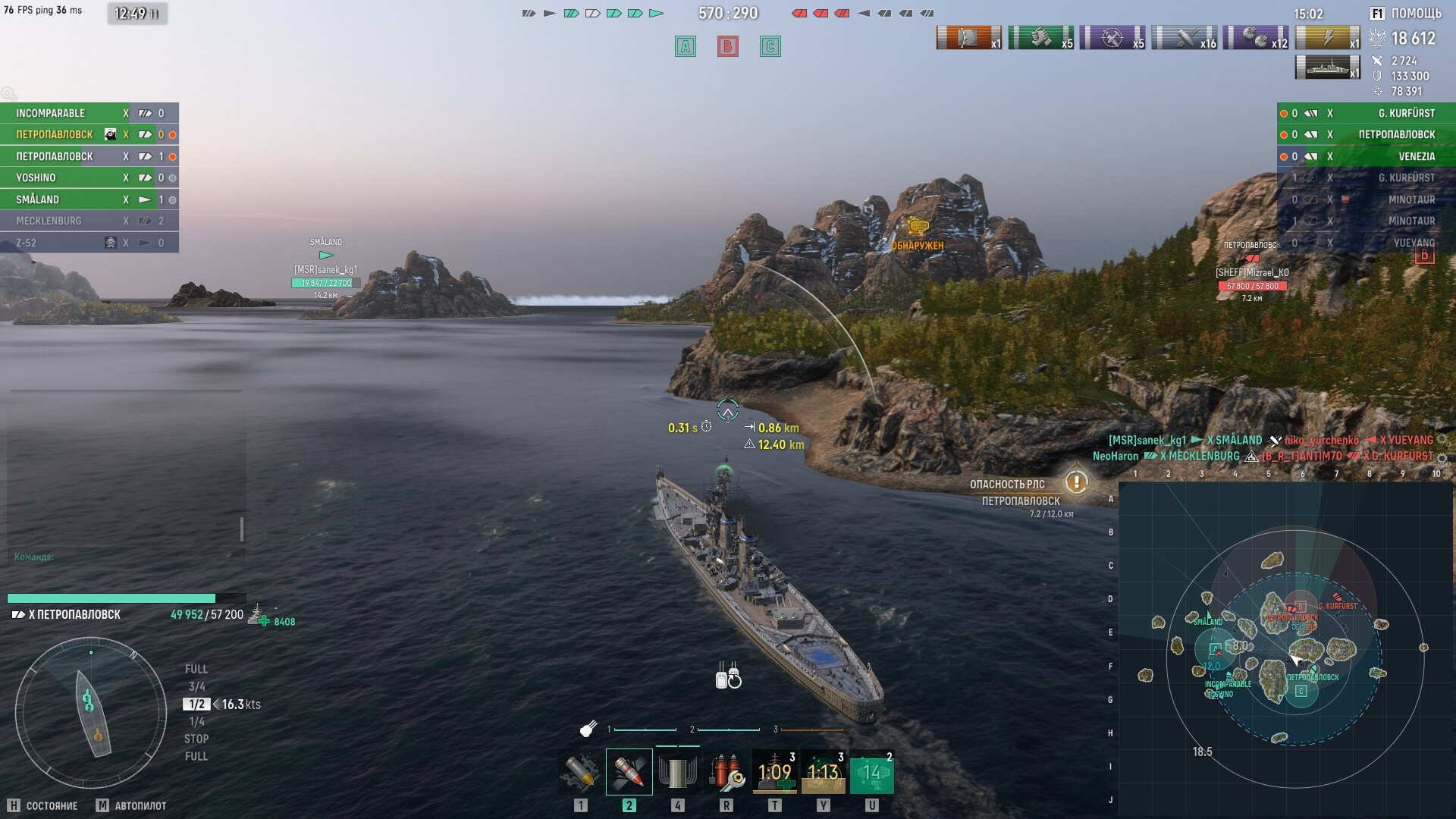Click the red capture point B indicator
1456x819 pixels.
[728, 46]
